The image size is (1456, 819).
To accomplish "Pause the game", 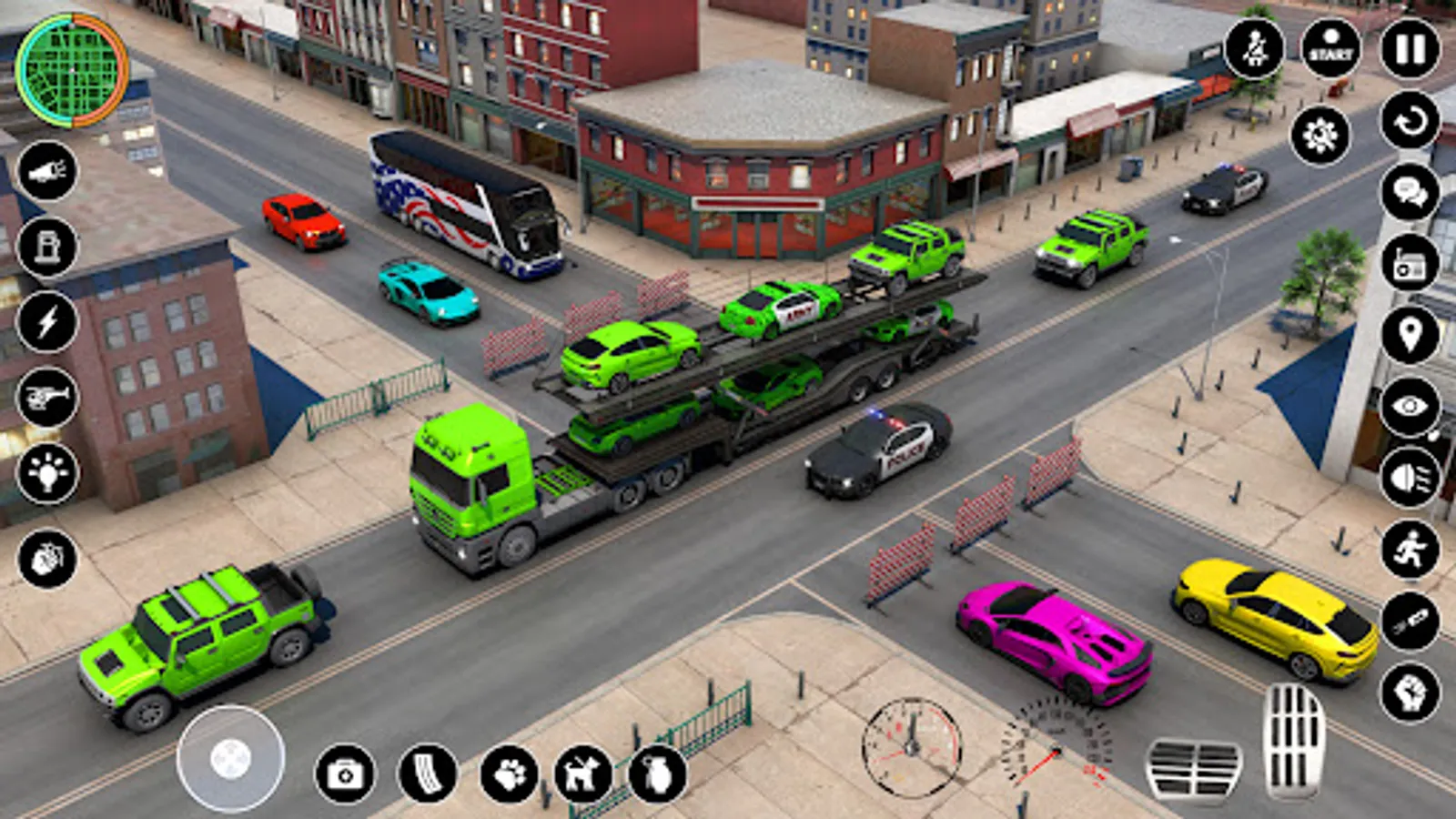I will coord(1410,48).
